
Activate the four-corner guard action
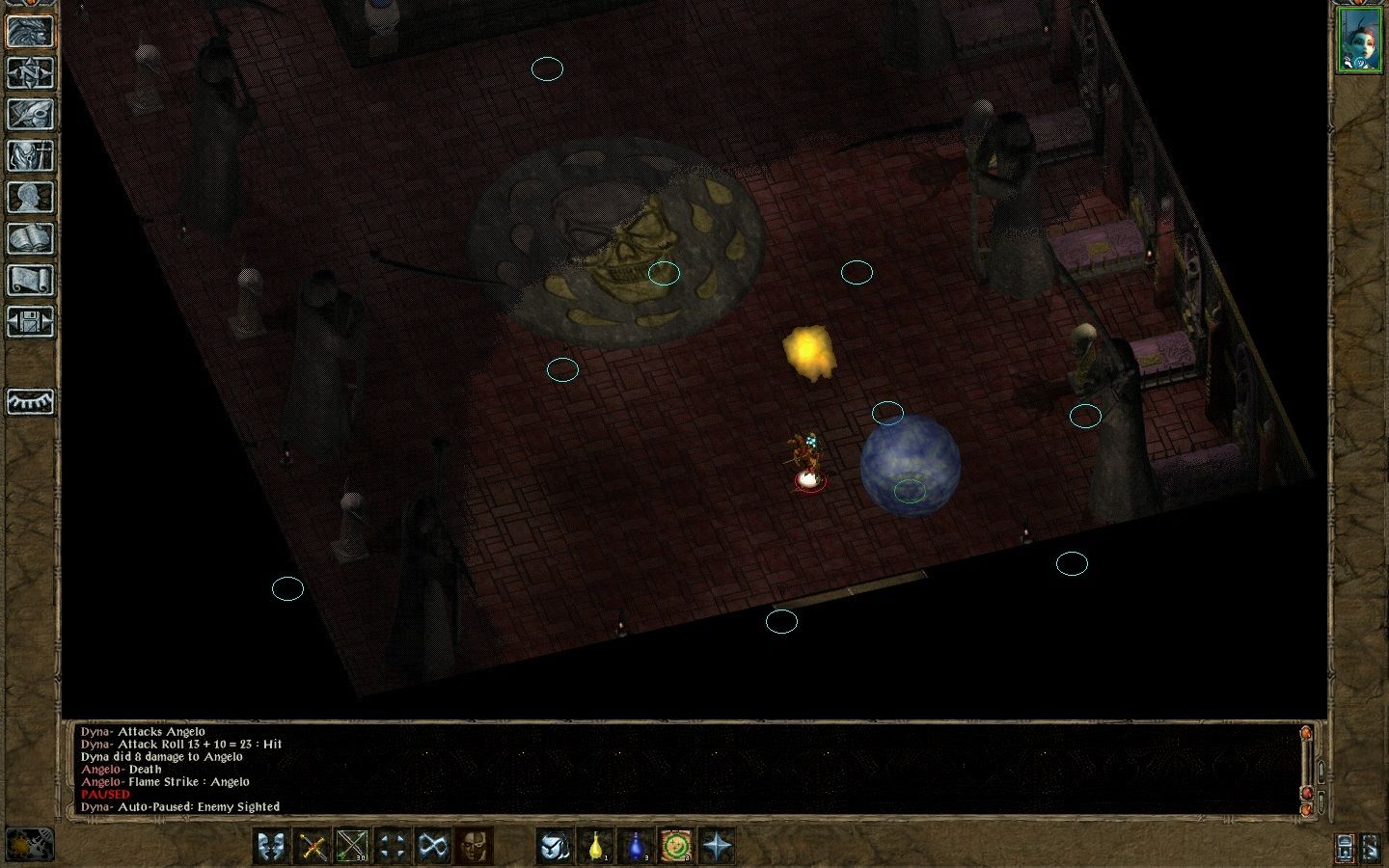393,847
